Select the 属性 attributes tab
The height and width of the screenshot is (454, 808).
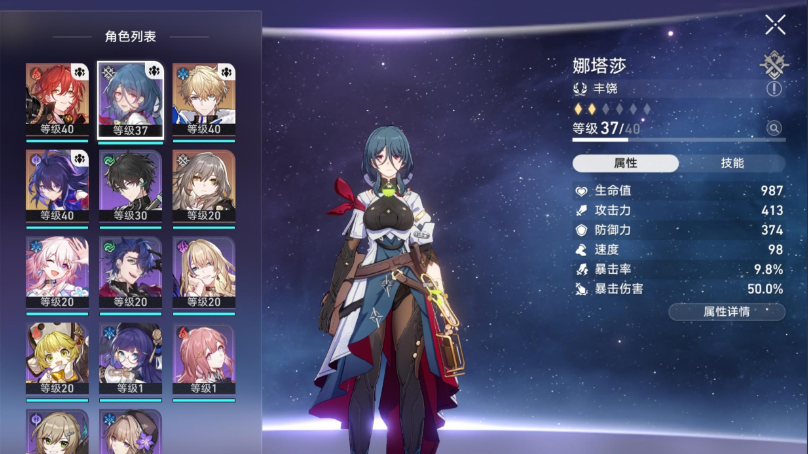point(625,163)
